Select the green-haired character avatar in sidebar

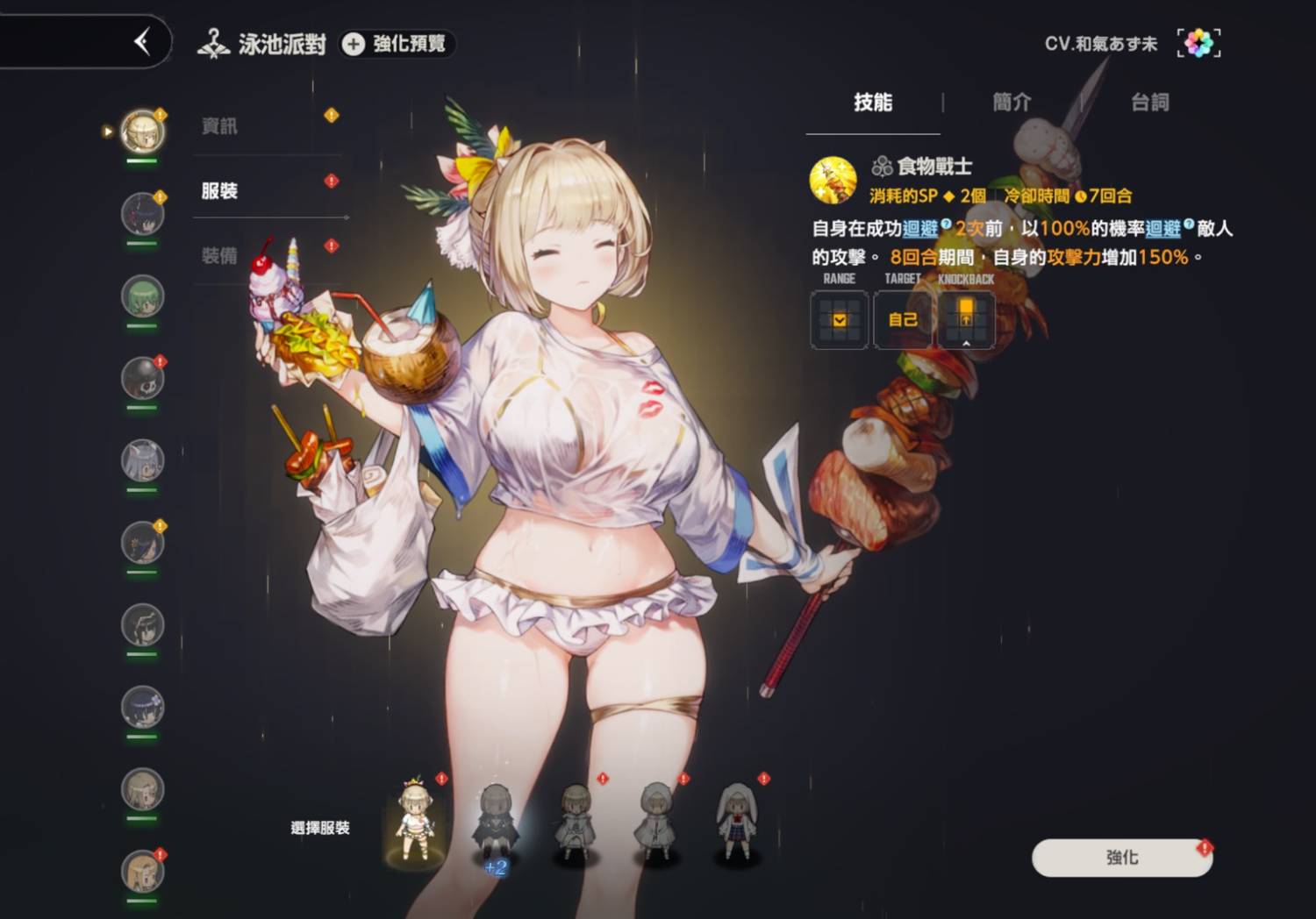(x=143, y=296)
